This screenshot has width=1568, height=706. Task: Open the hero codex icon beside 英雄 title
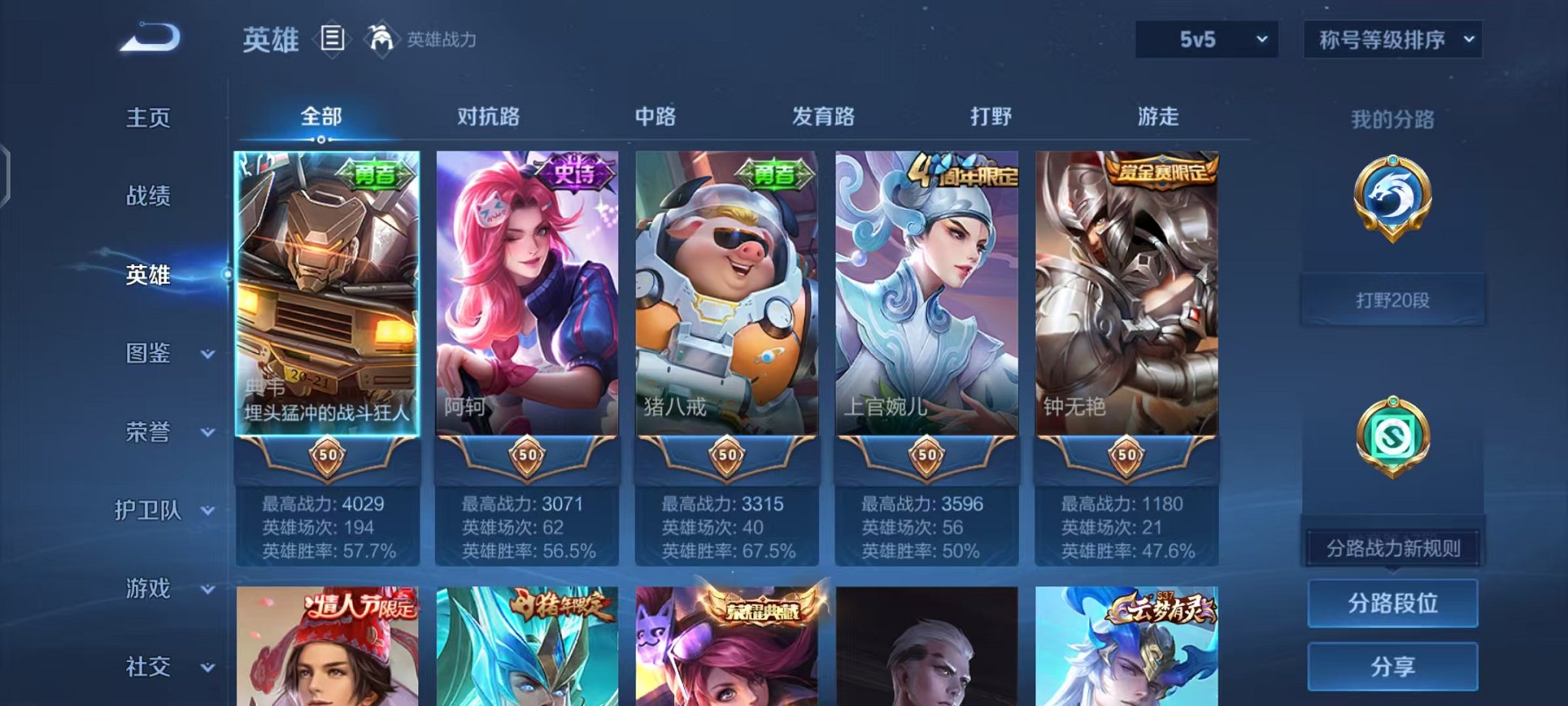click(331, 38)
